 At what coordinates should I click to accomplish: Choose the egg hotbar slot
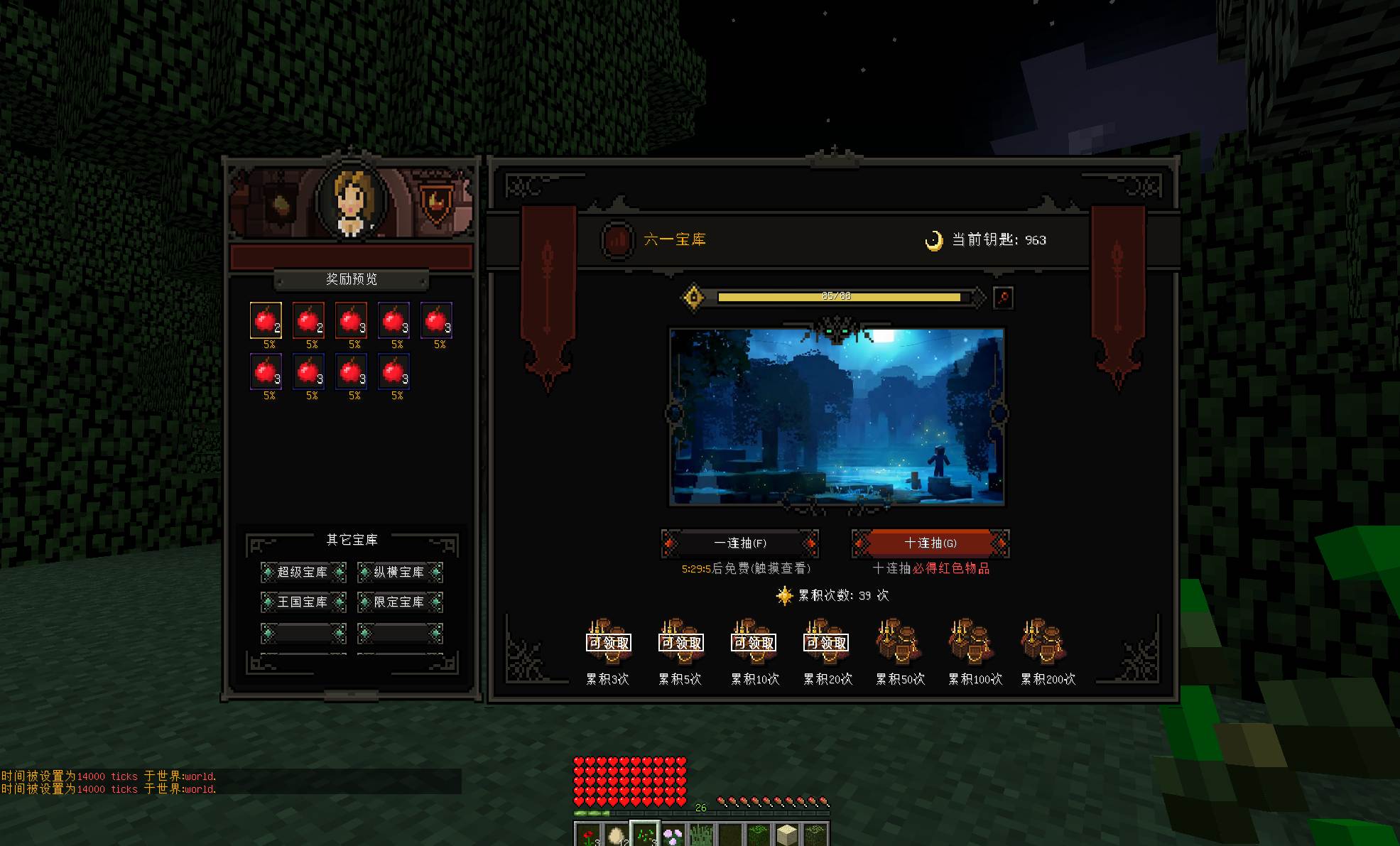click(617, 835)
